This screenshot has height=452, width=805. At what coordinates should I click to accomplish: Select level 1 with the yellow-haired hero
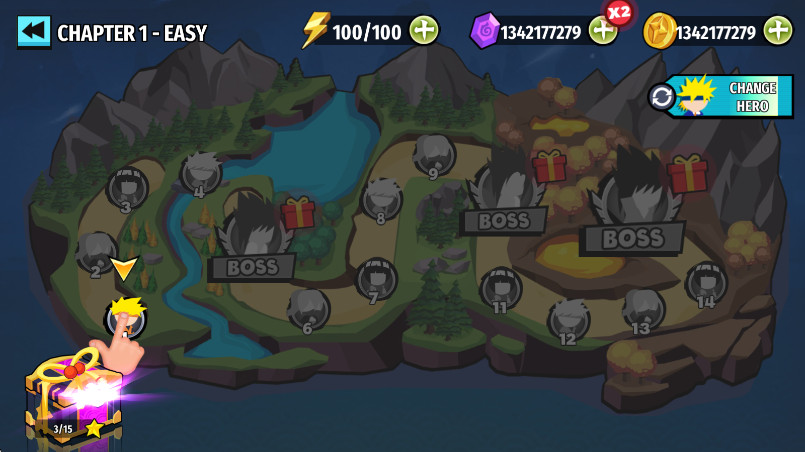point(126,317)
